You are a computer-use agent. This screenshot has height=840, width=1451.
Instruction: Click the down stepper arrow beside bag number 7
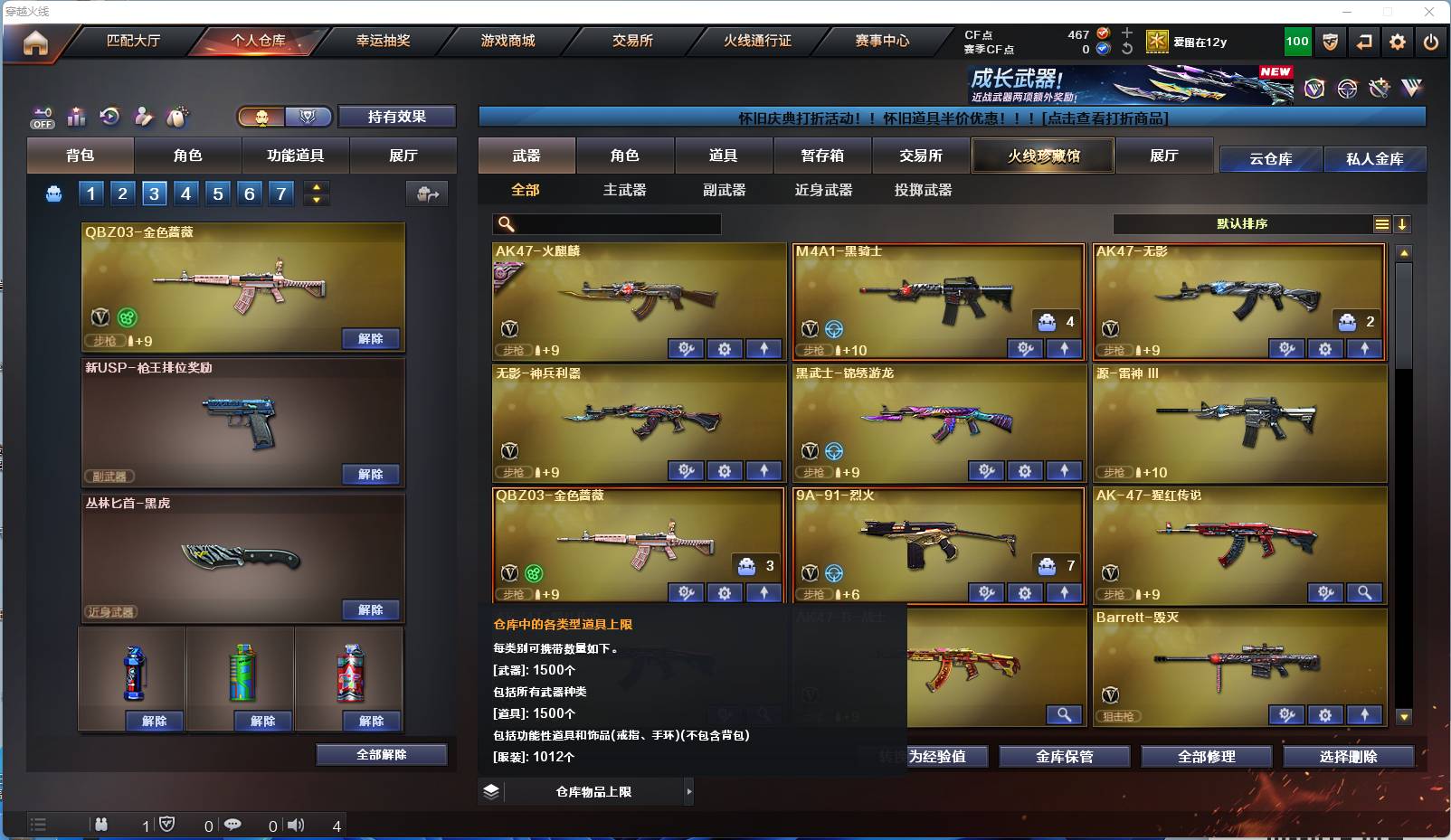coord(317,199)
